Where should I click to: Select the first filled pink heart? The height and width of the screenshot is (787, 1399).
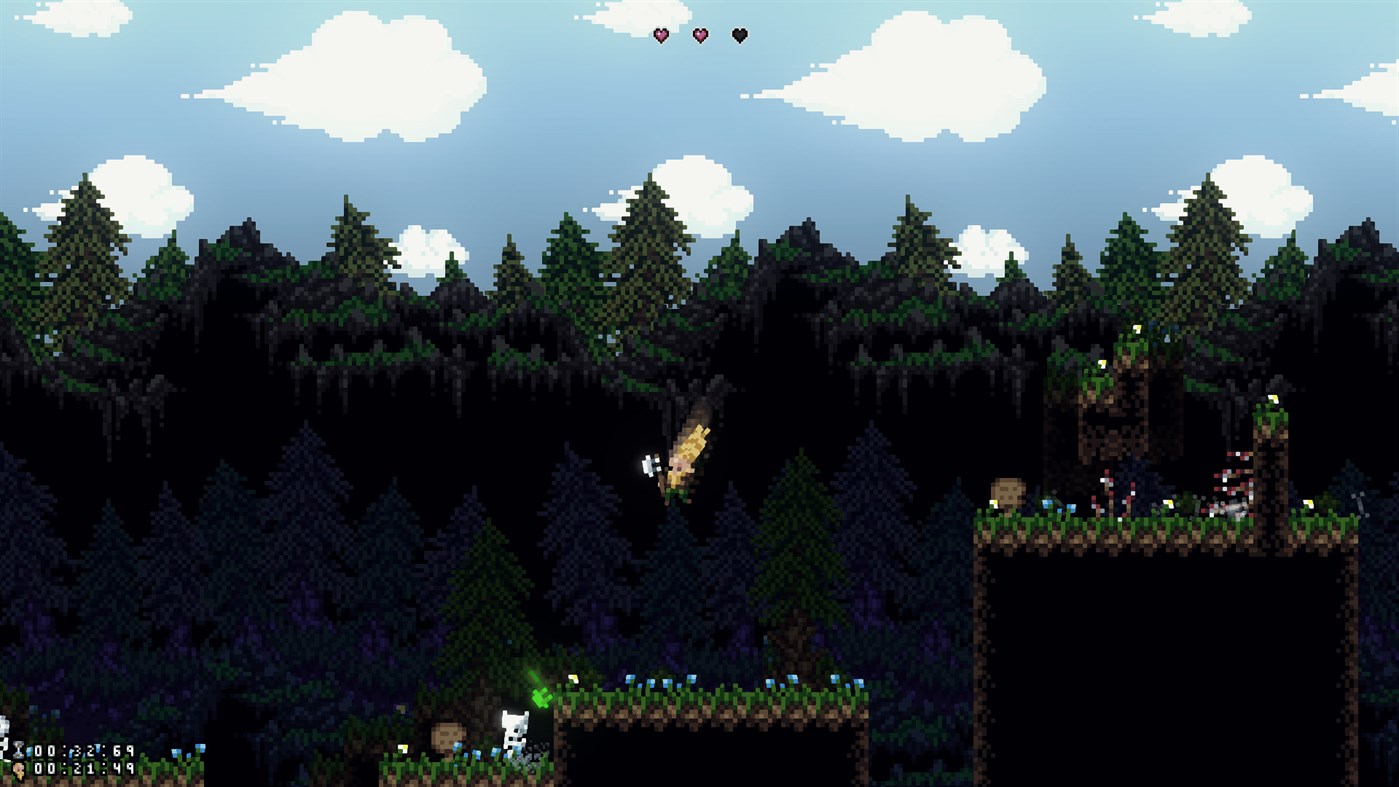660,36
